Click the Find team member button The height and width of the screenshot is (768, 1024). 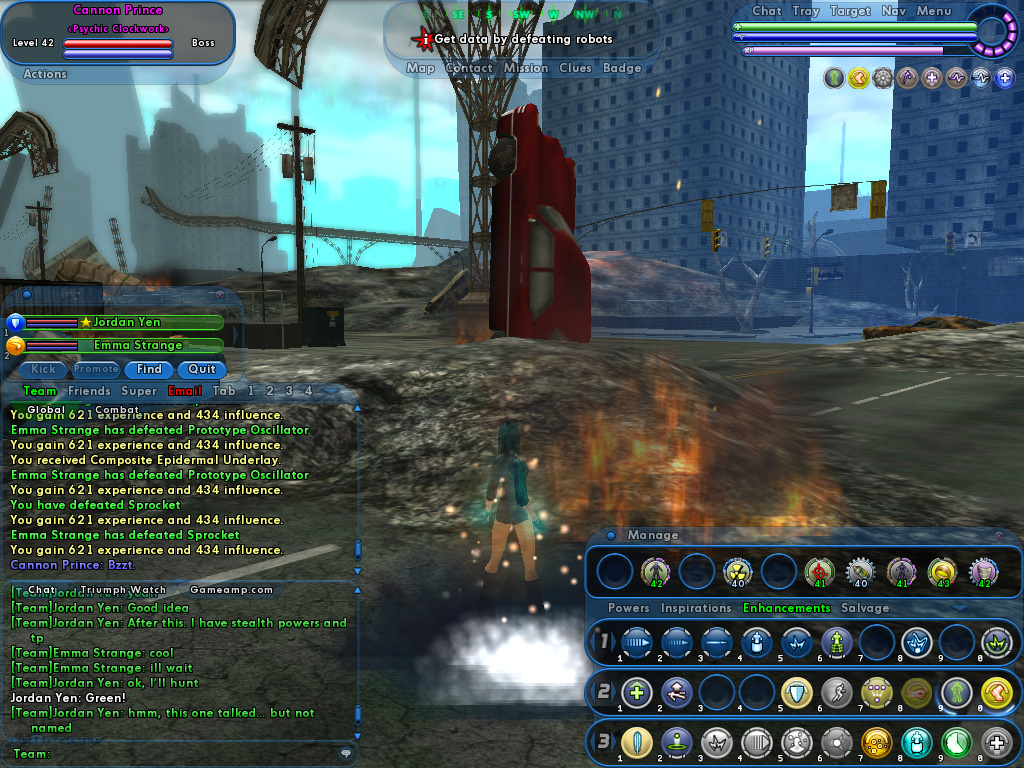149,369
